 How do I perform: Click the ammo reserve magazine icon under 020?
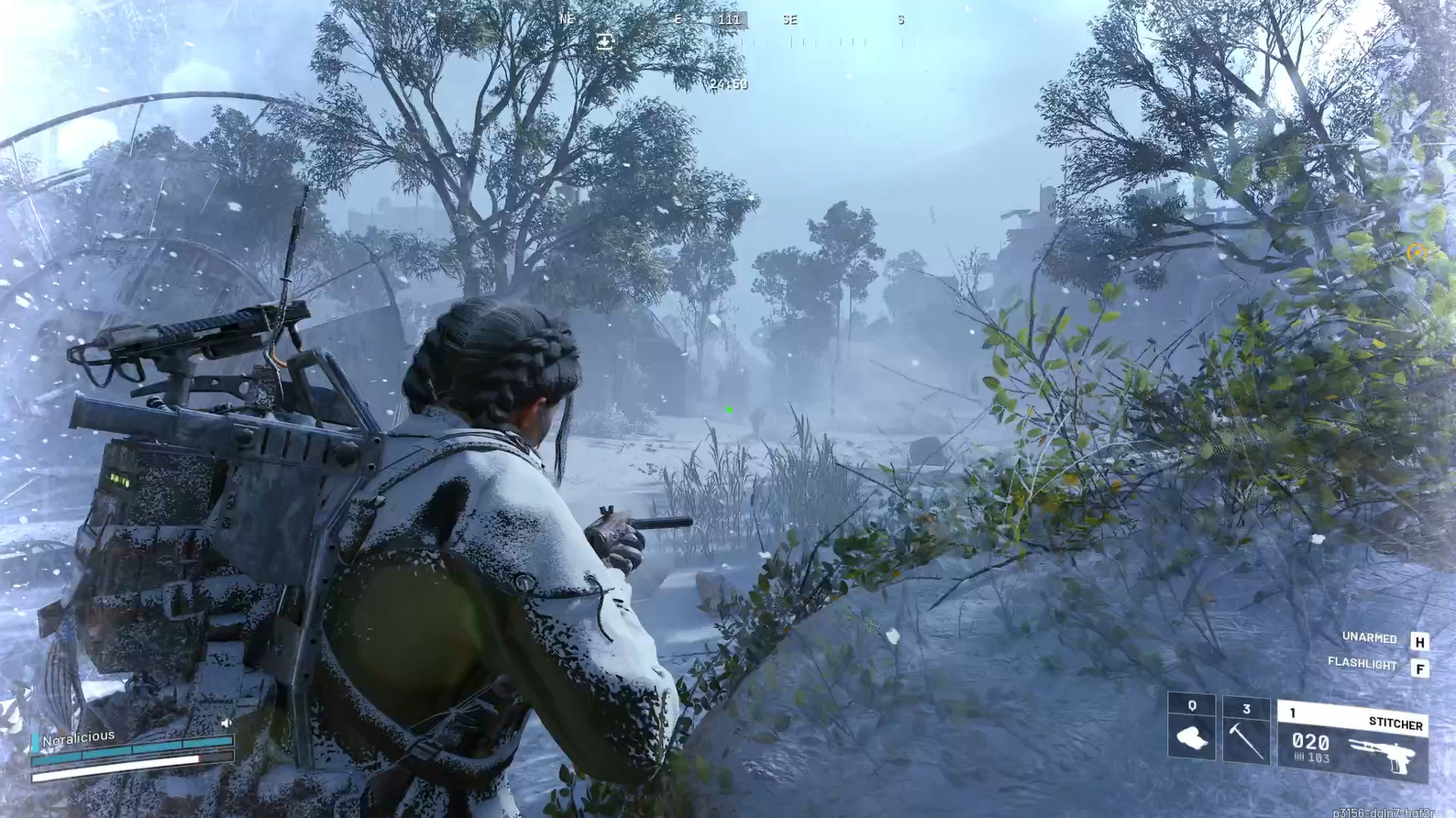[x=1298, y=757]
